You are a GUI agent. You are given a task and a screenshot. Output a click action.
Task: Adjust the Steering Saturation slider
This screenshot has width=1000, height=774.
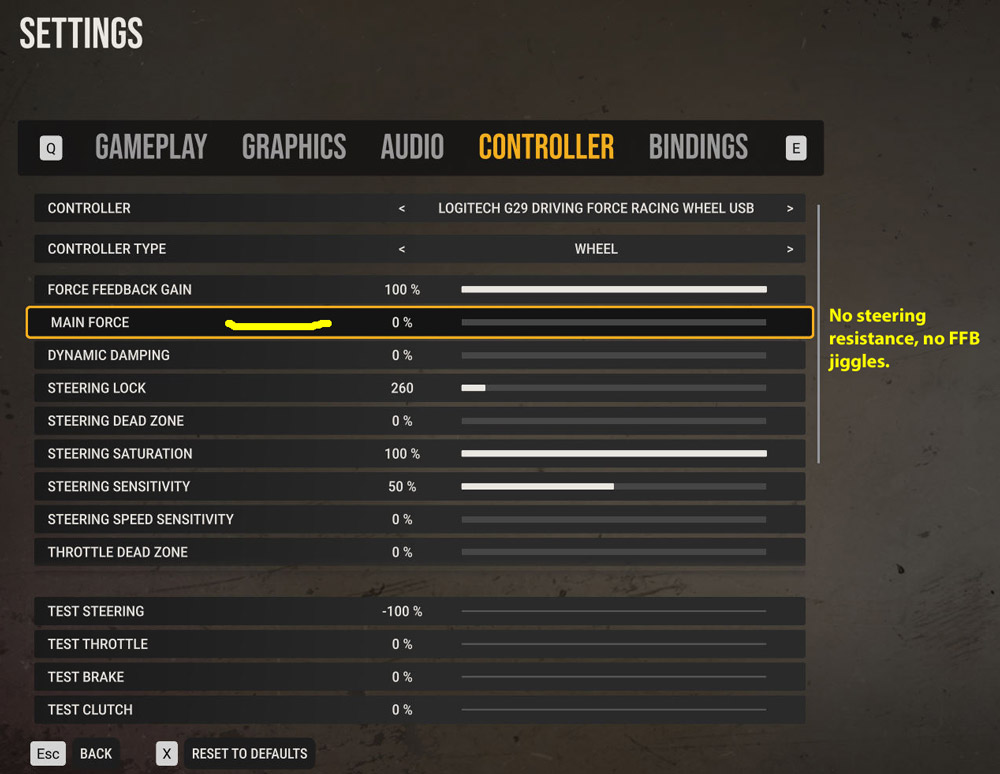point(613,454)
